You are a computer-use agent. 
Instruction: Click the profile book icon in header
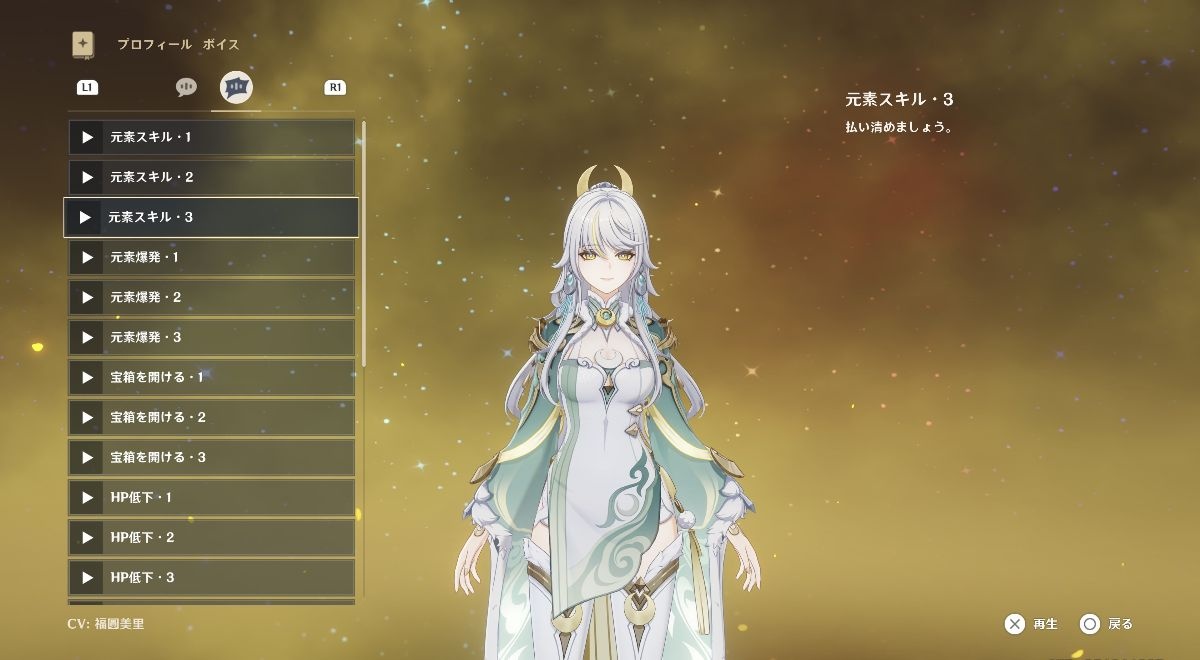pyautogui.click(x=83, y=44)
